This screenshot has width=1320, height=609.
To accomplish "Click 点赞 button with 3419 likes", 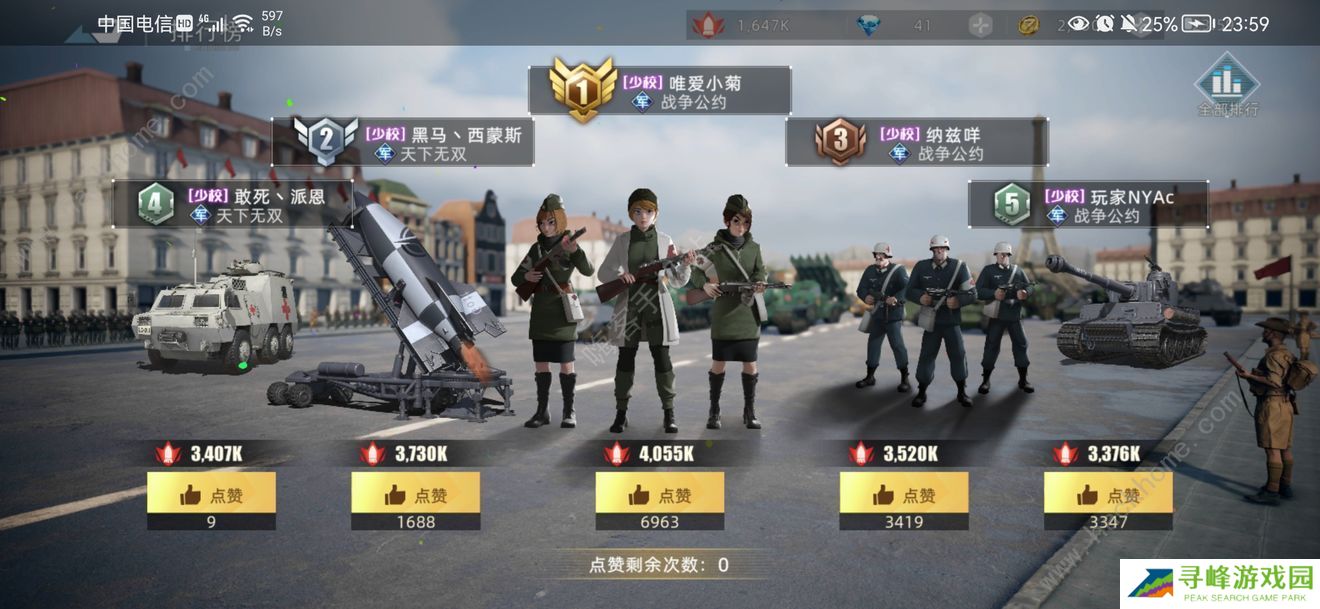I will pos(904,494).
